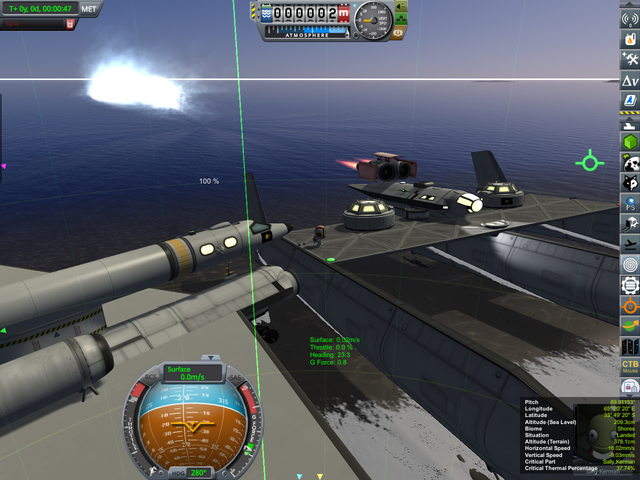Toggle the MET mission clock display
This screenshot has width=640, height=480.
(x=89, y=8)
